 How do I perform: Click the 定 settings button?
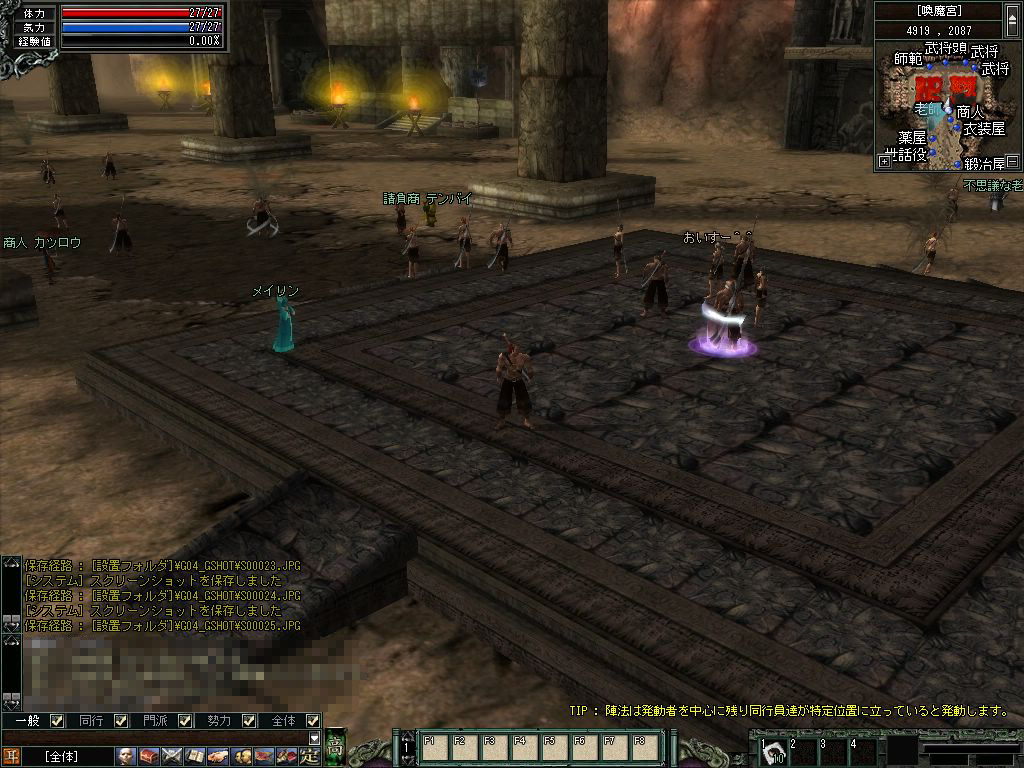coord(310,756)
